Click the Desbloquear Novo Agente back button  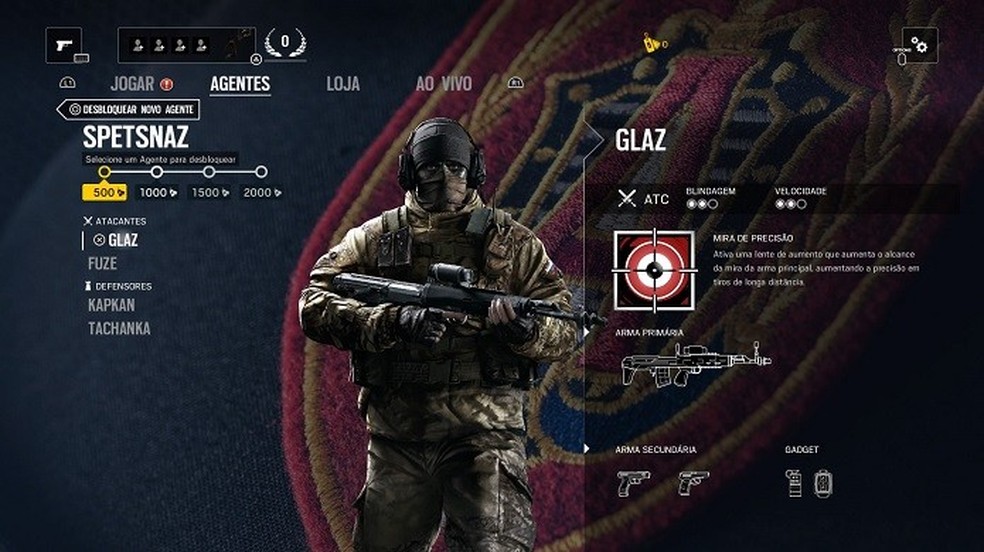[x=128, y=110]
